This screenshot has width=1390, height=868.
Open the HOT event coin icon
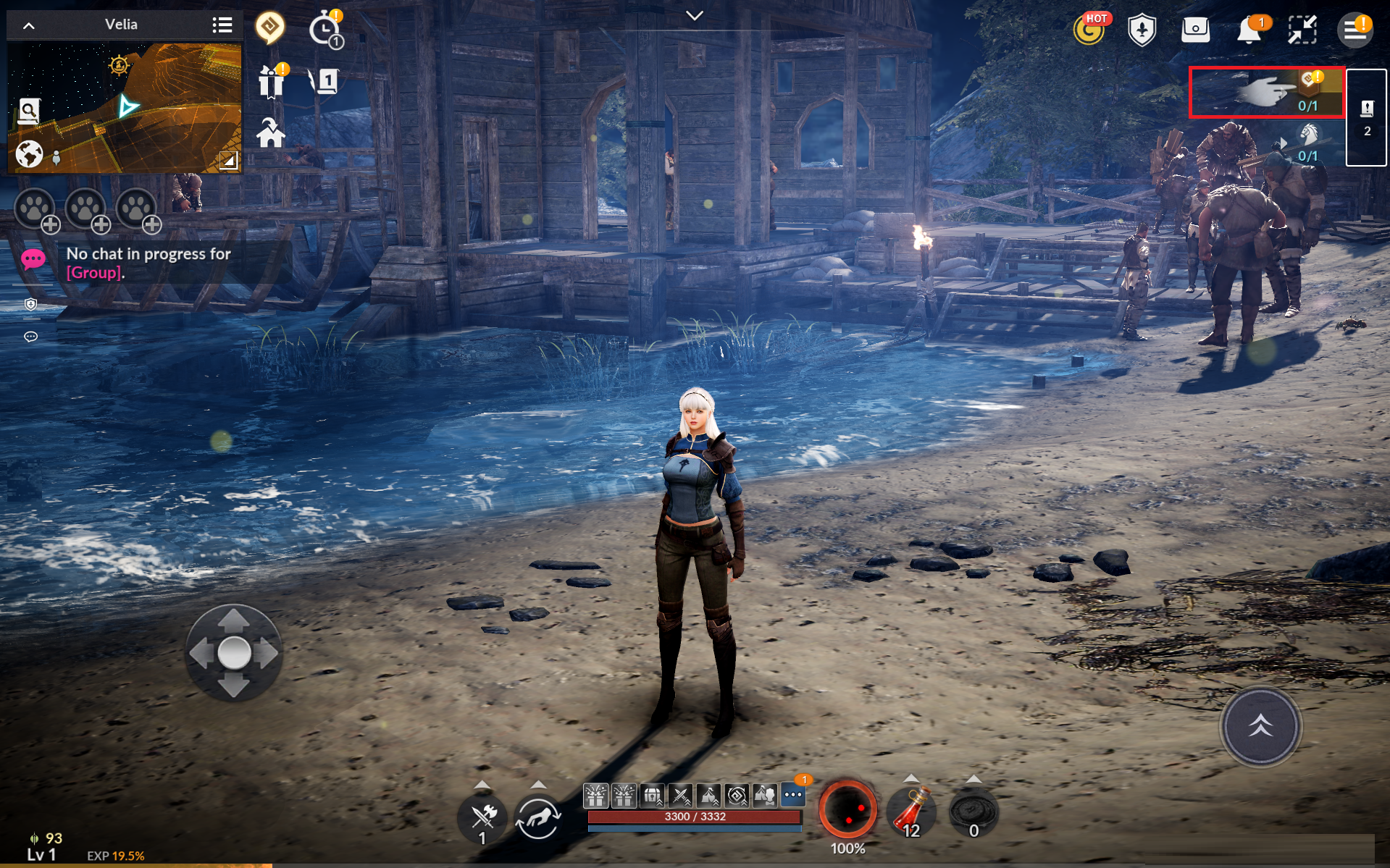1089,30
